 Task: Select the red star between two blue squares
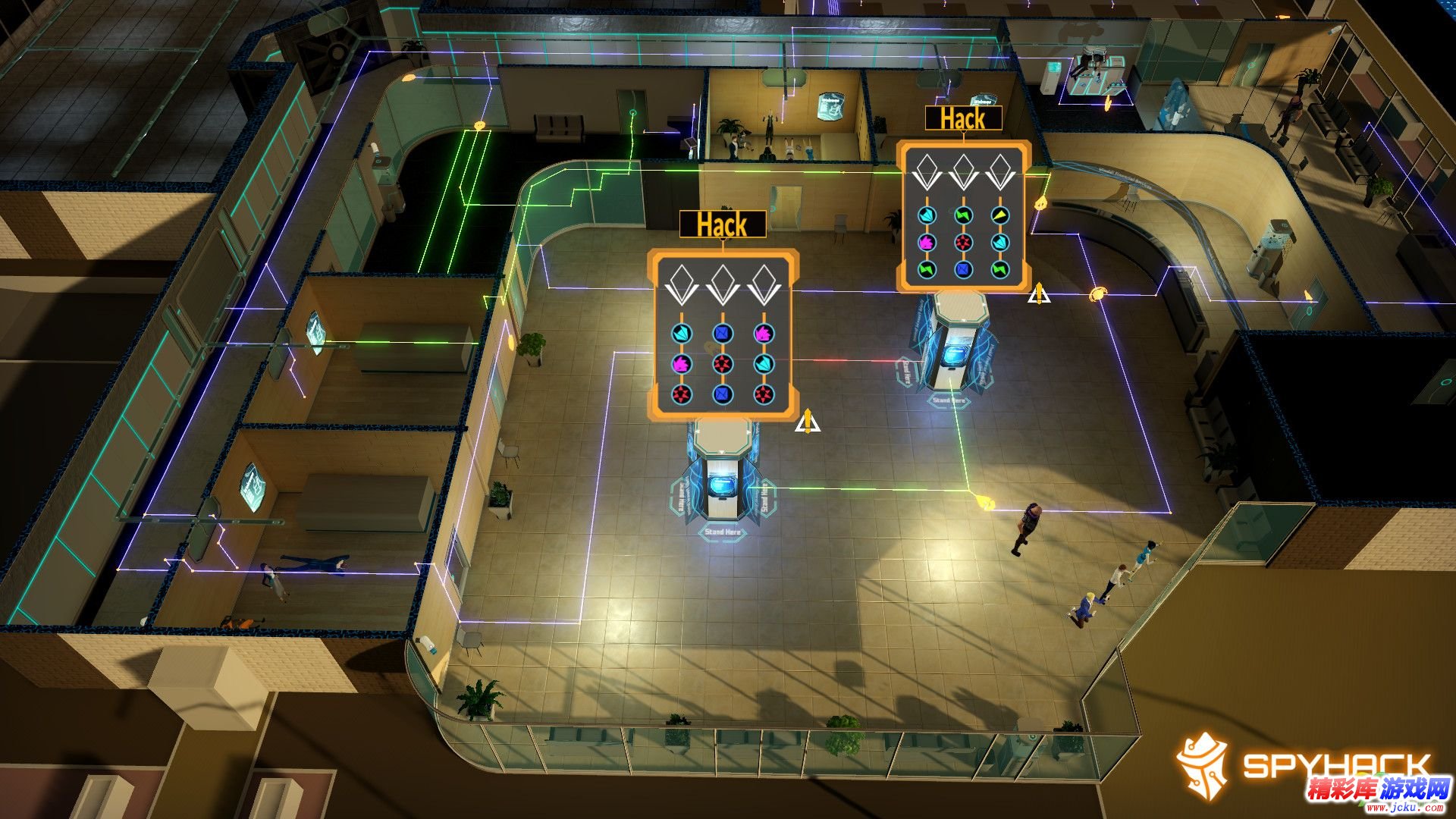point(722,364)
